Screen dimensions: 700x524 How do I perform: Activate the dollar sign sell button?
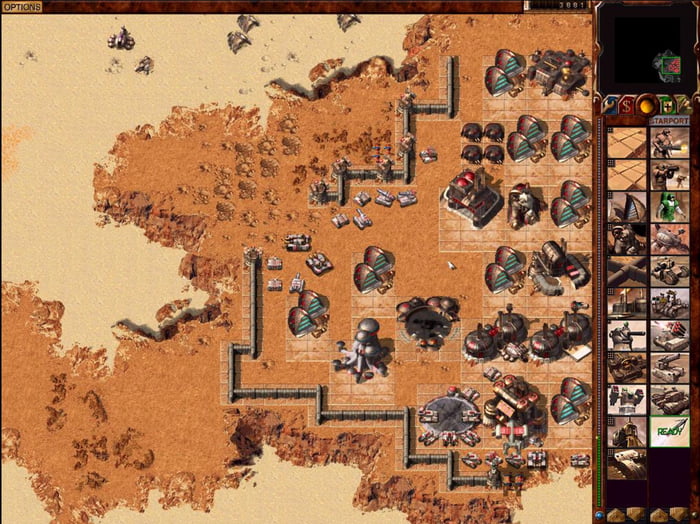[627, 104]
